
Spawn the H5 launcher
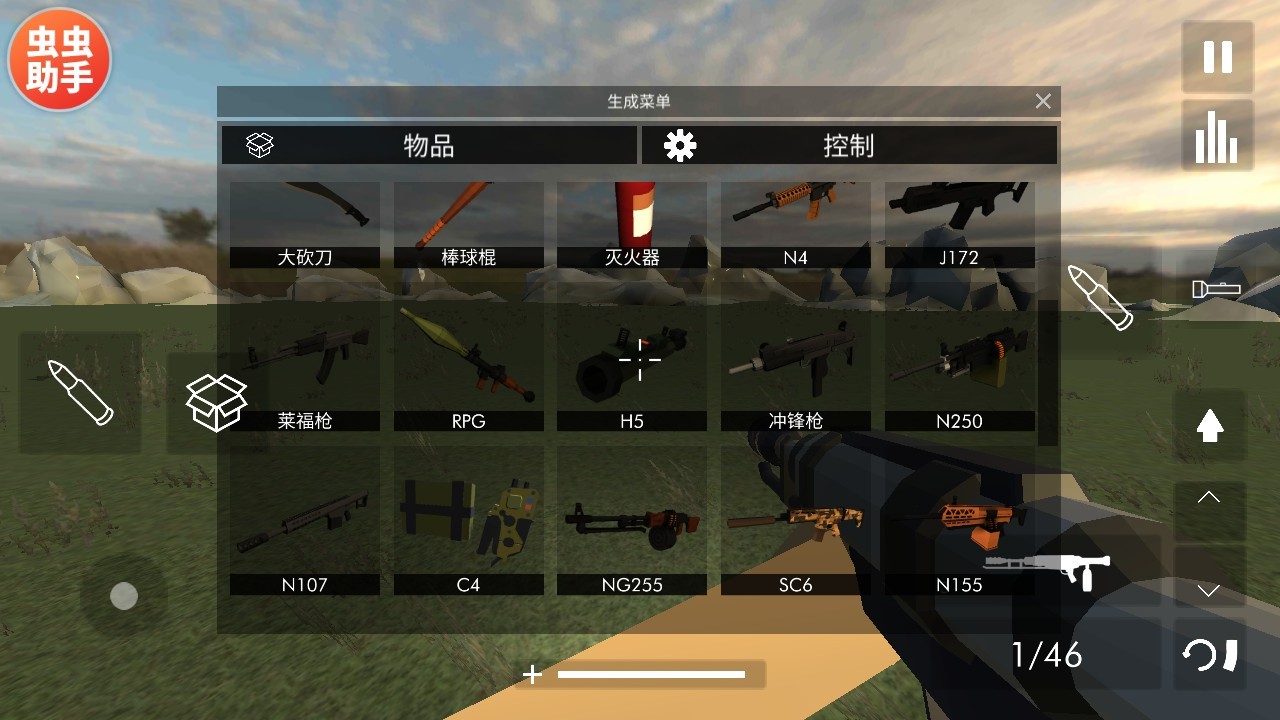click(x=632, y=368)
